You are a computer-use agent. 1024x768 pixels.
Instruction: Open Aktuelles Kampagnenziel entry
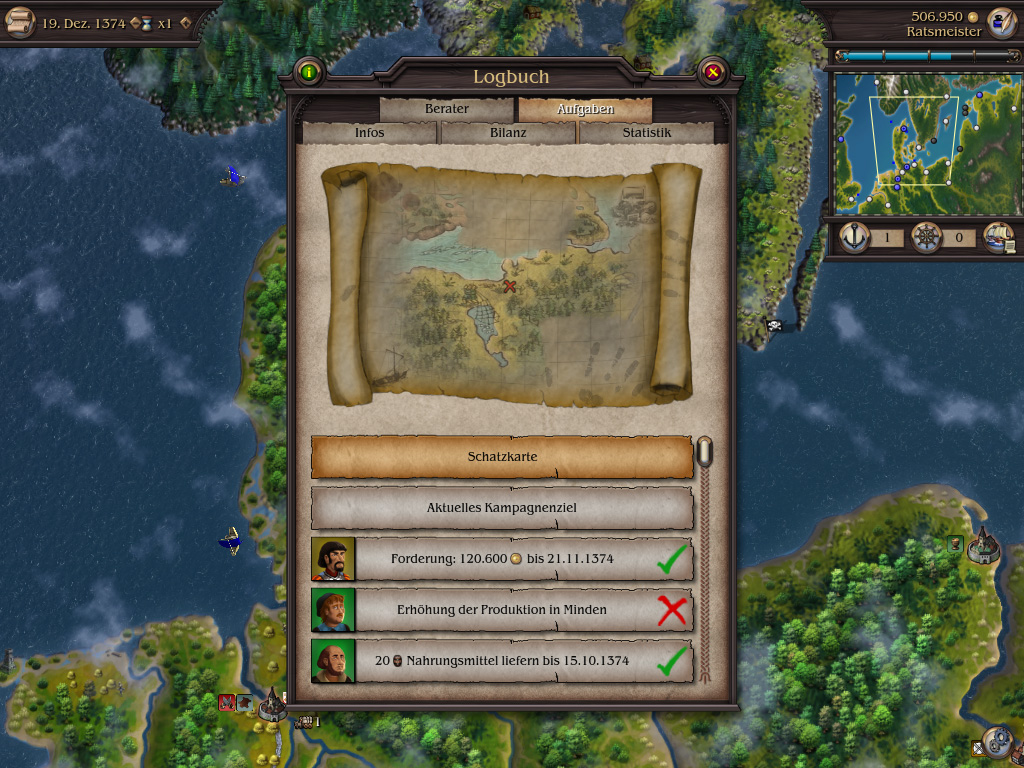(x=502, y=508)
